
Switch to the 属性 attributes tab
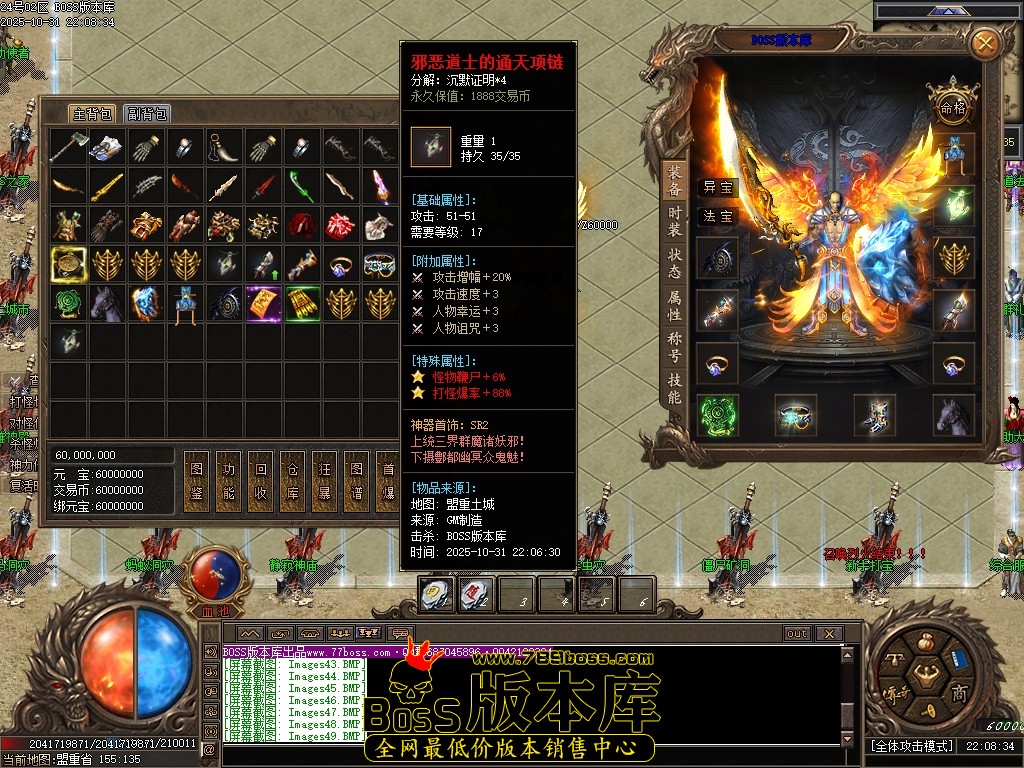(675, 307)
